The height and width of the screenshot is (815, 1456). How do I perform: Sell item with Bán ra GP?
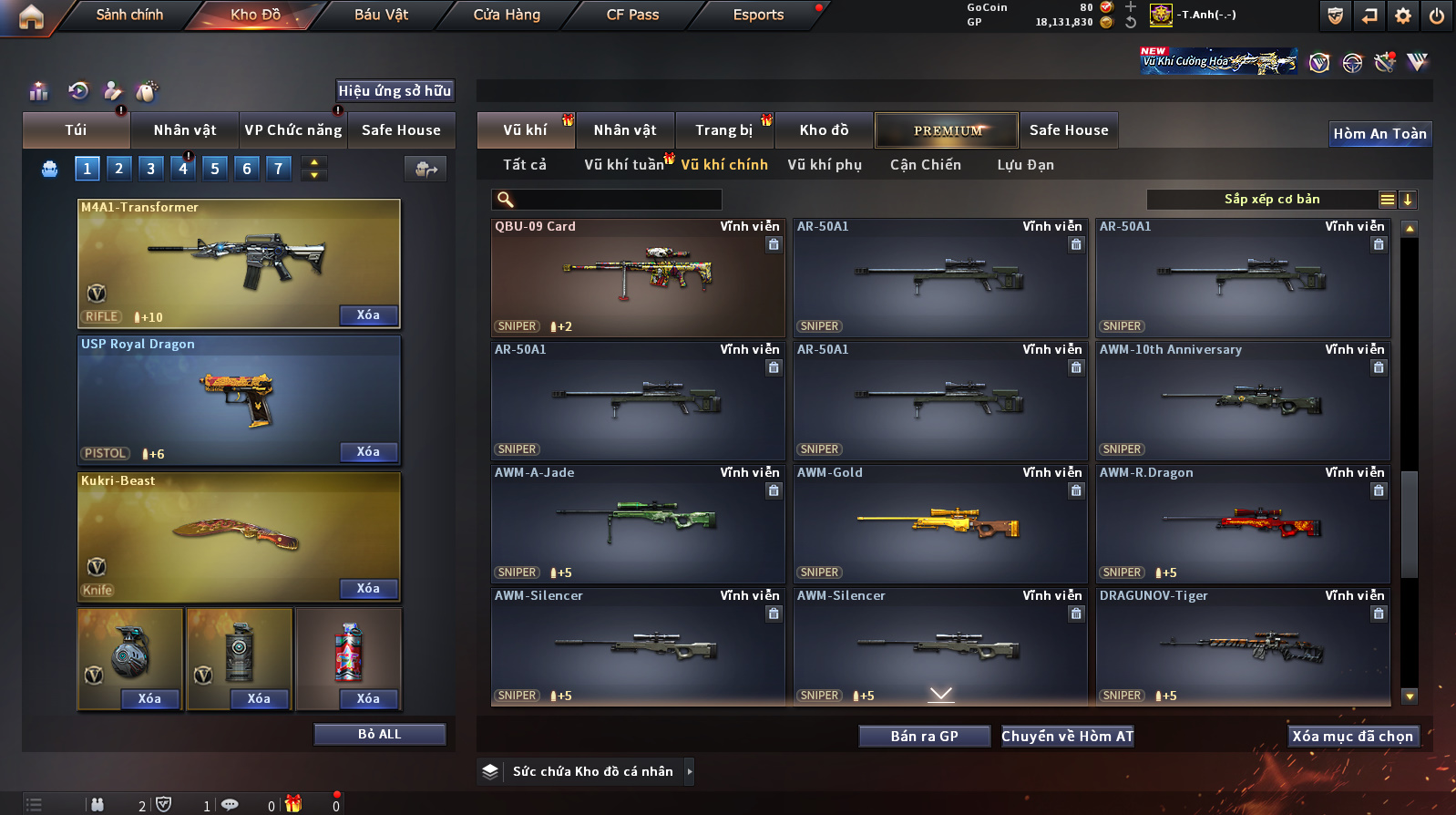click(x=924, y=737)
